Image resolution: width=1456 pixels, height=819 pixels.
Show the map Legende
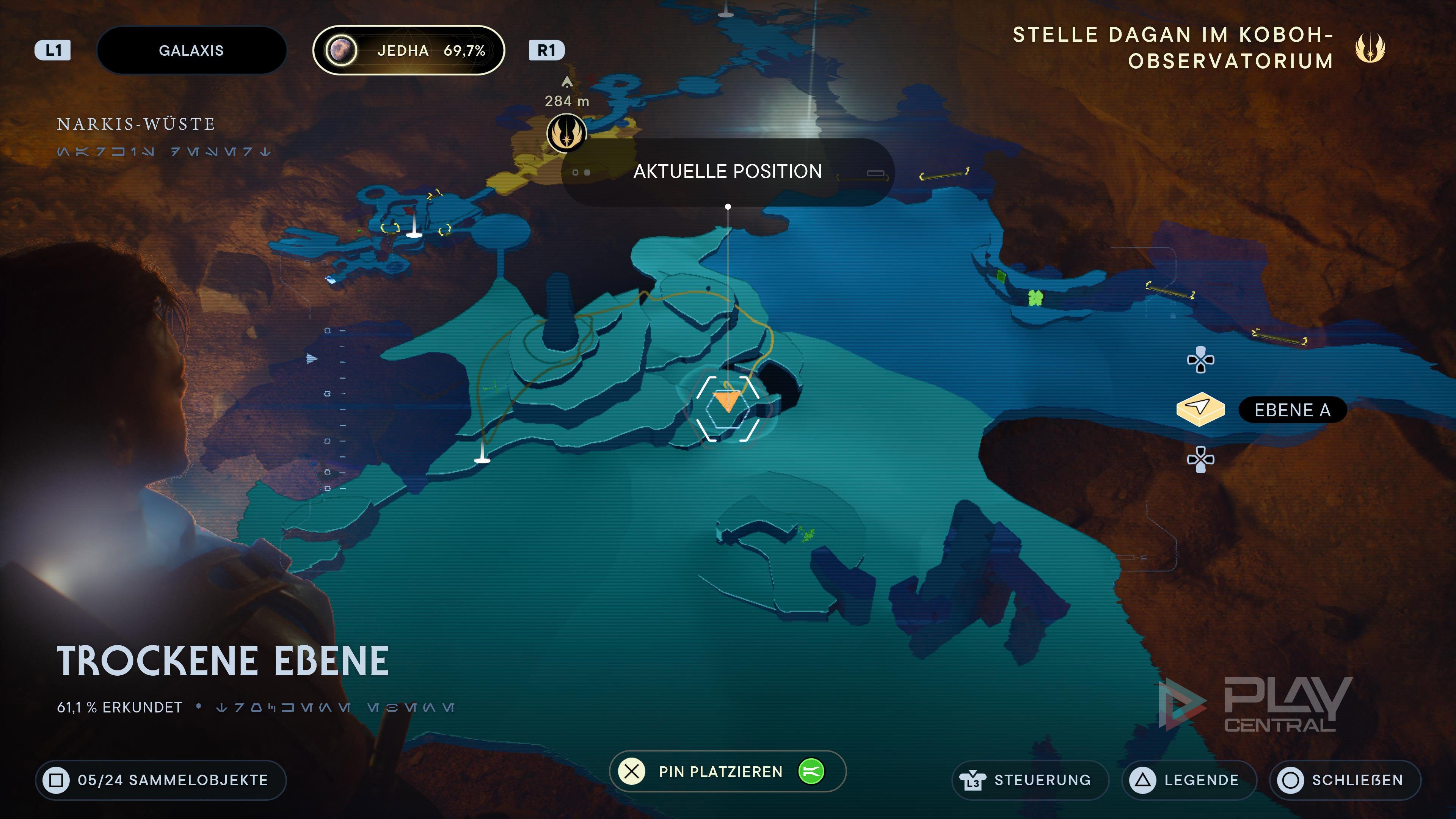1189,780
